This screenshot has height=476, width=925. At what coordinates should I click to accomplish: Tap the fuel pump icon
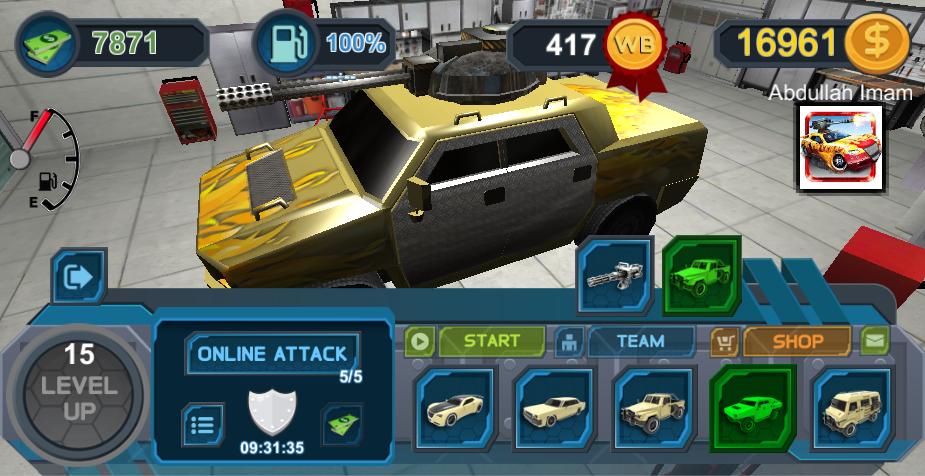coord(286,43)
